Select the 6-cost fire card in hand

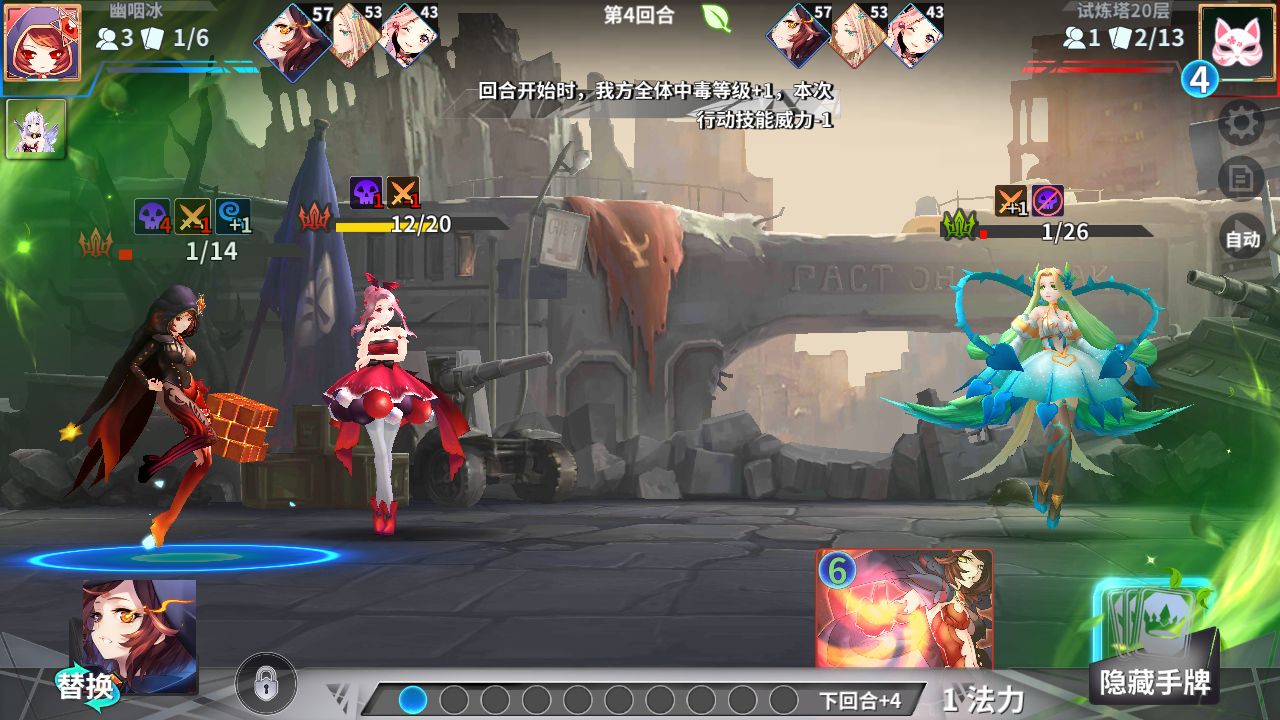pyautogui.click(x=904, y=608)
